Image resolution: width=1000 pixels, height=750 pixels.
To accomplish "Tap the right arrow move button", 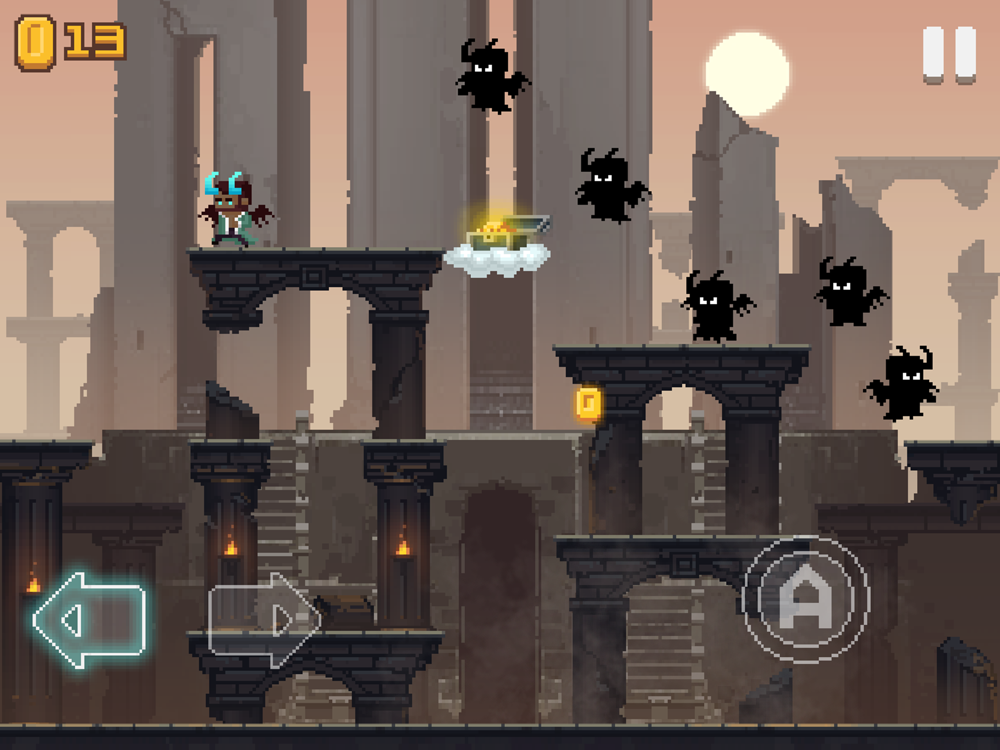I will (x=263, y=620).
